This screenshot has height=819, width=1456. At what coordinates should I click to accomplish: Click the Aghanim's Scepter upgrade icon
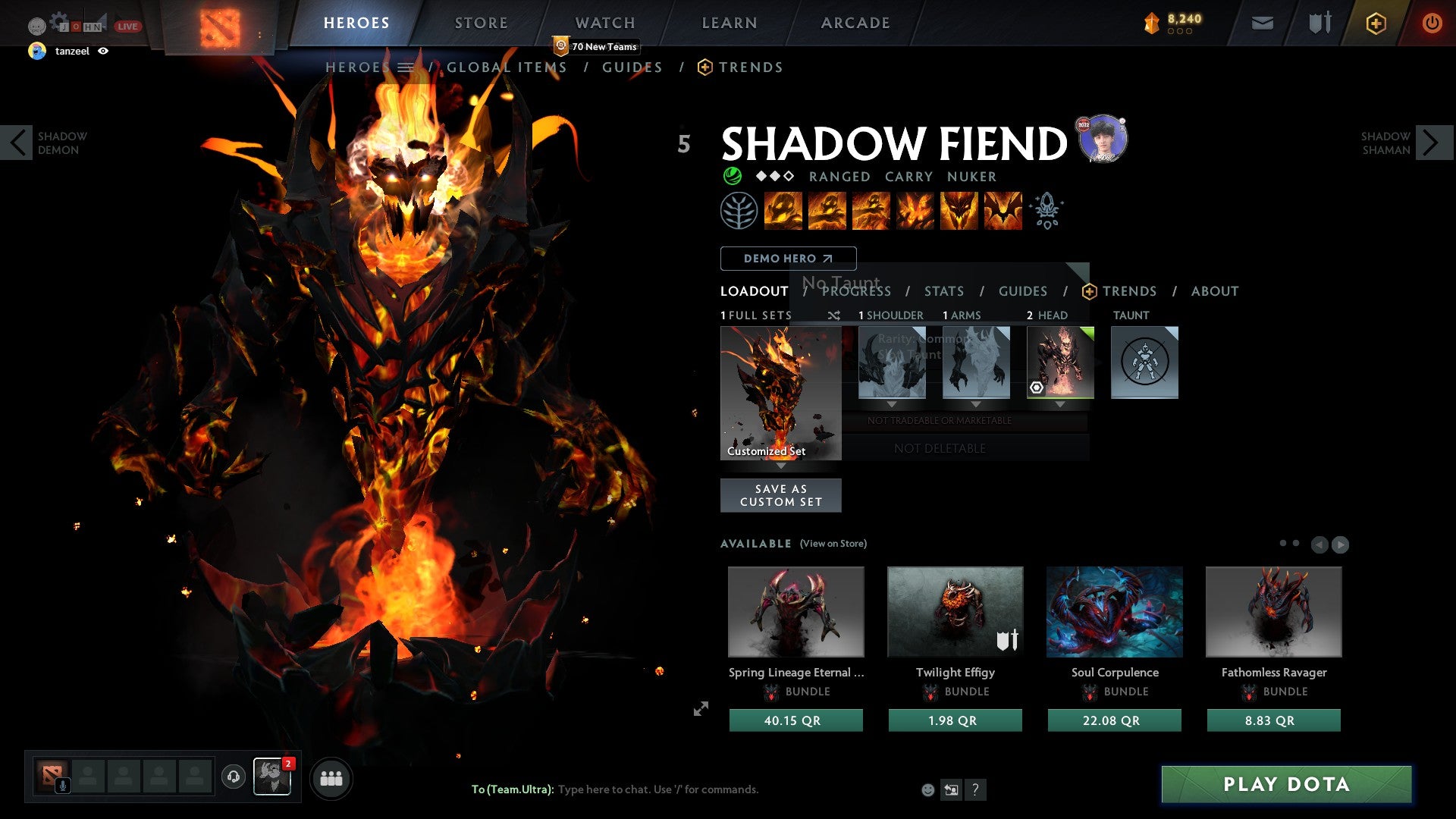(1046, 211)
